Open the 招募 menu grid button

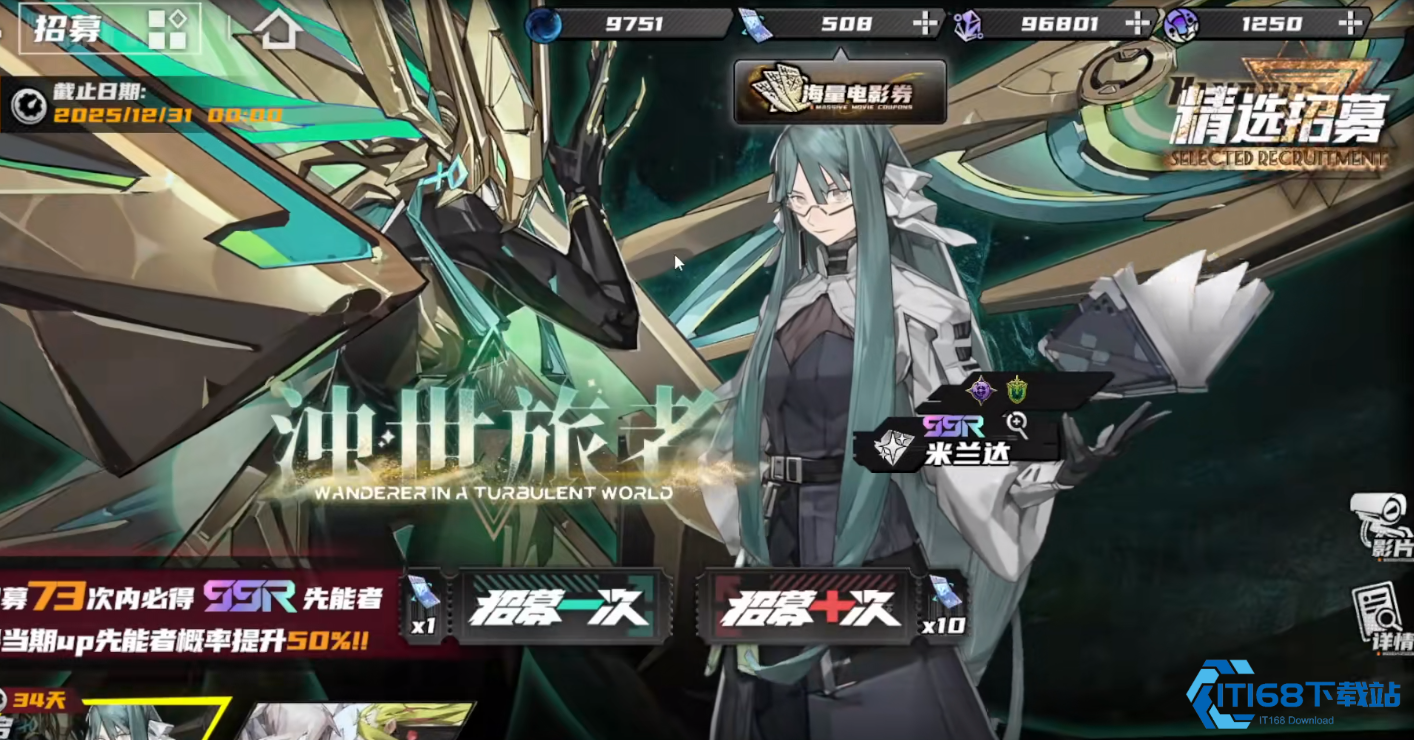[x=167, y=29]
